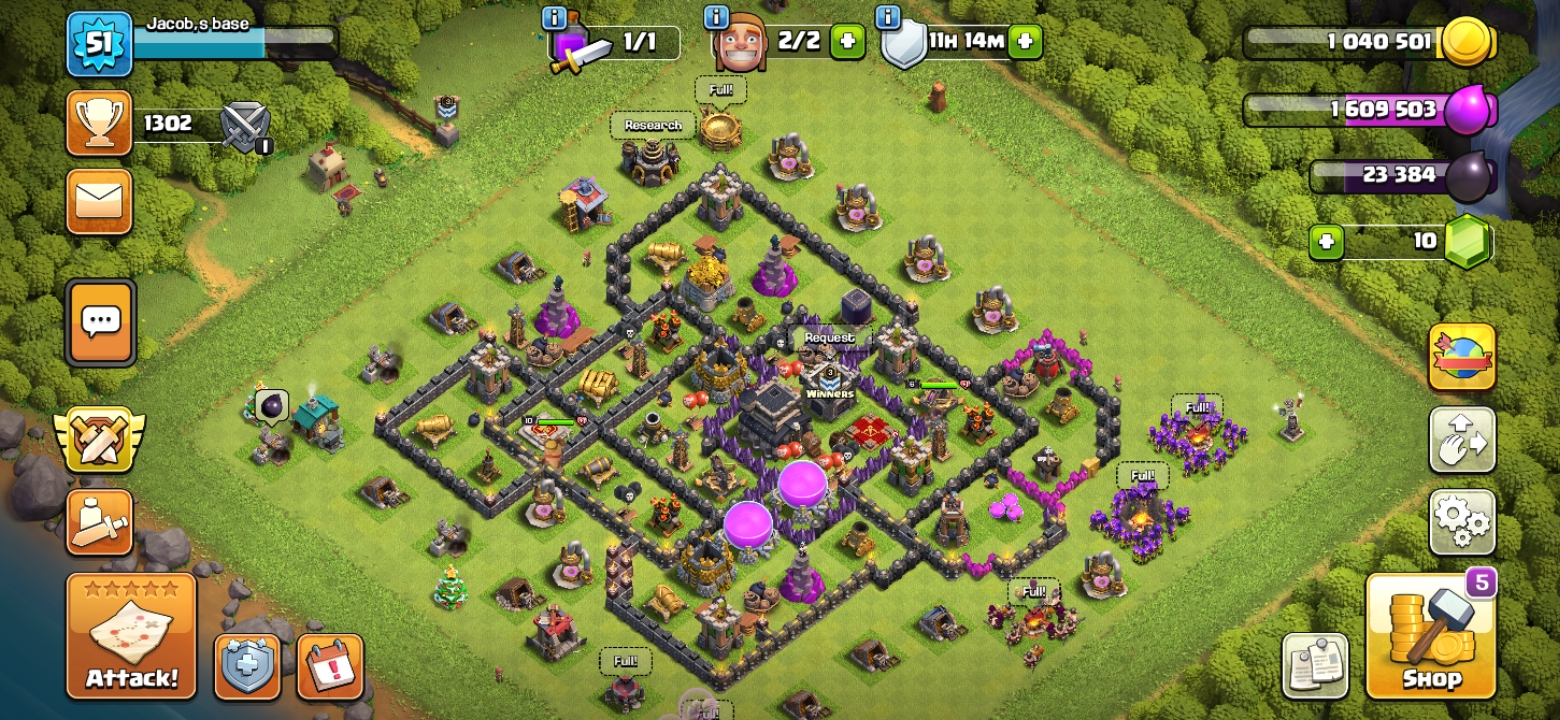Open the globe icon button
The image size is (1560, 720).
pyautogui.click(x=1462, y=357)
